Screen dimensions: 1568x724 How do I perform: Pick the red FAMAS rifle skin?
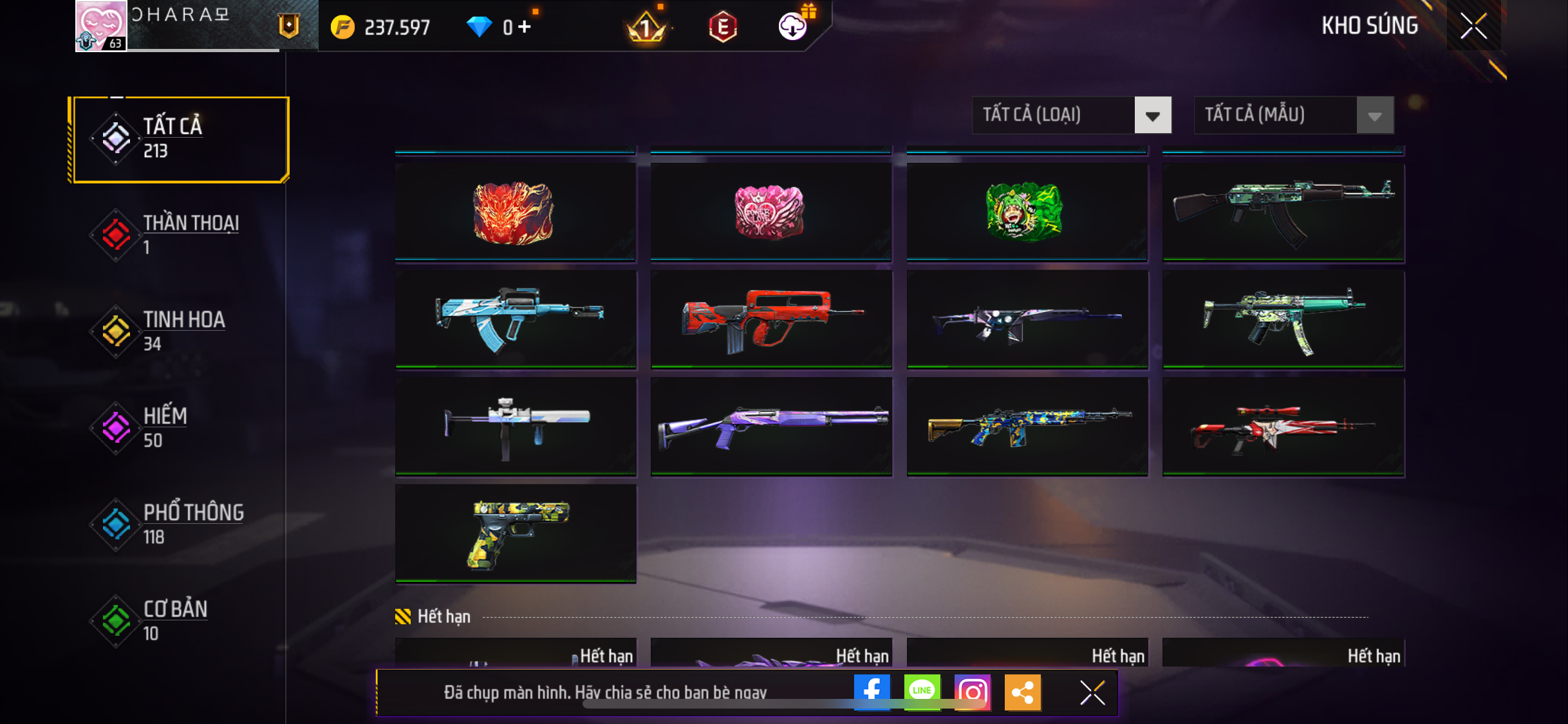point(770,319)
